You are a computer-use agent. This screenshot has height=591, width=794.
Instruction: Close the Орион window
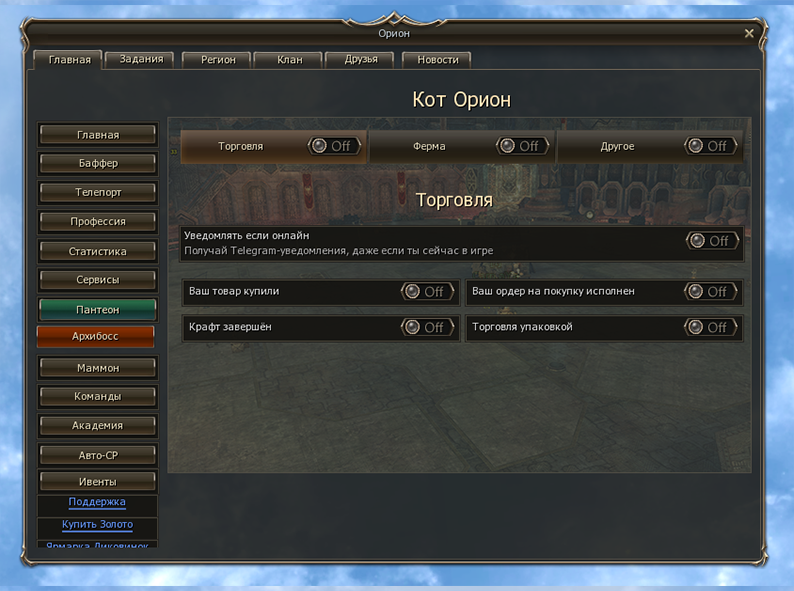(749, 33)
